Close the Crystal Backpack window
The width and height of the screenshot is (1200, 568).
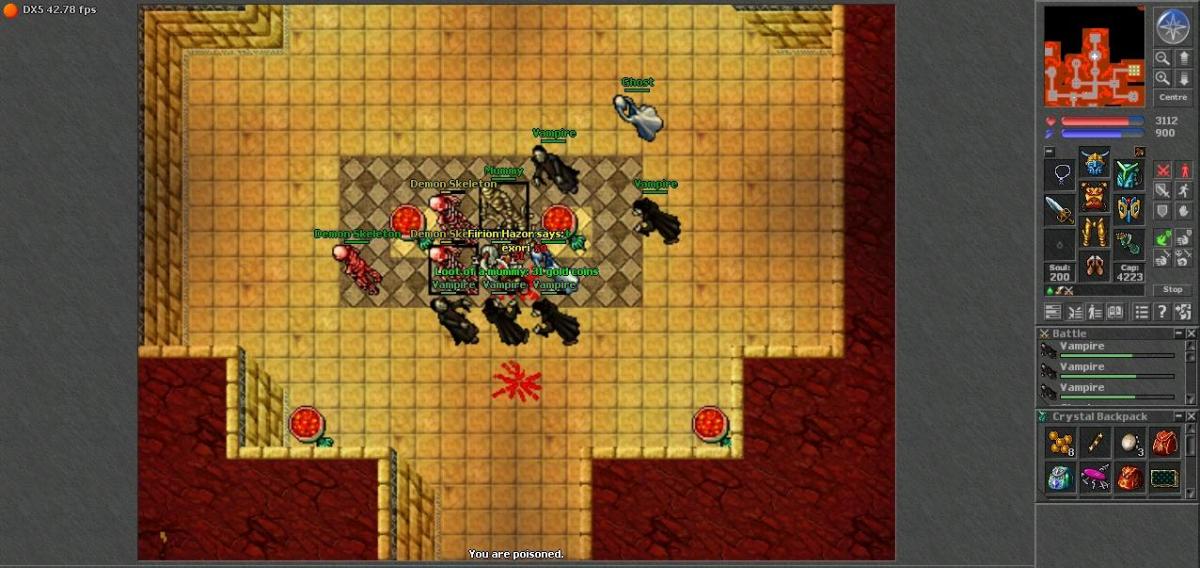[x=1190, y=416]
